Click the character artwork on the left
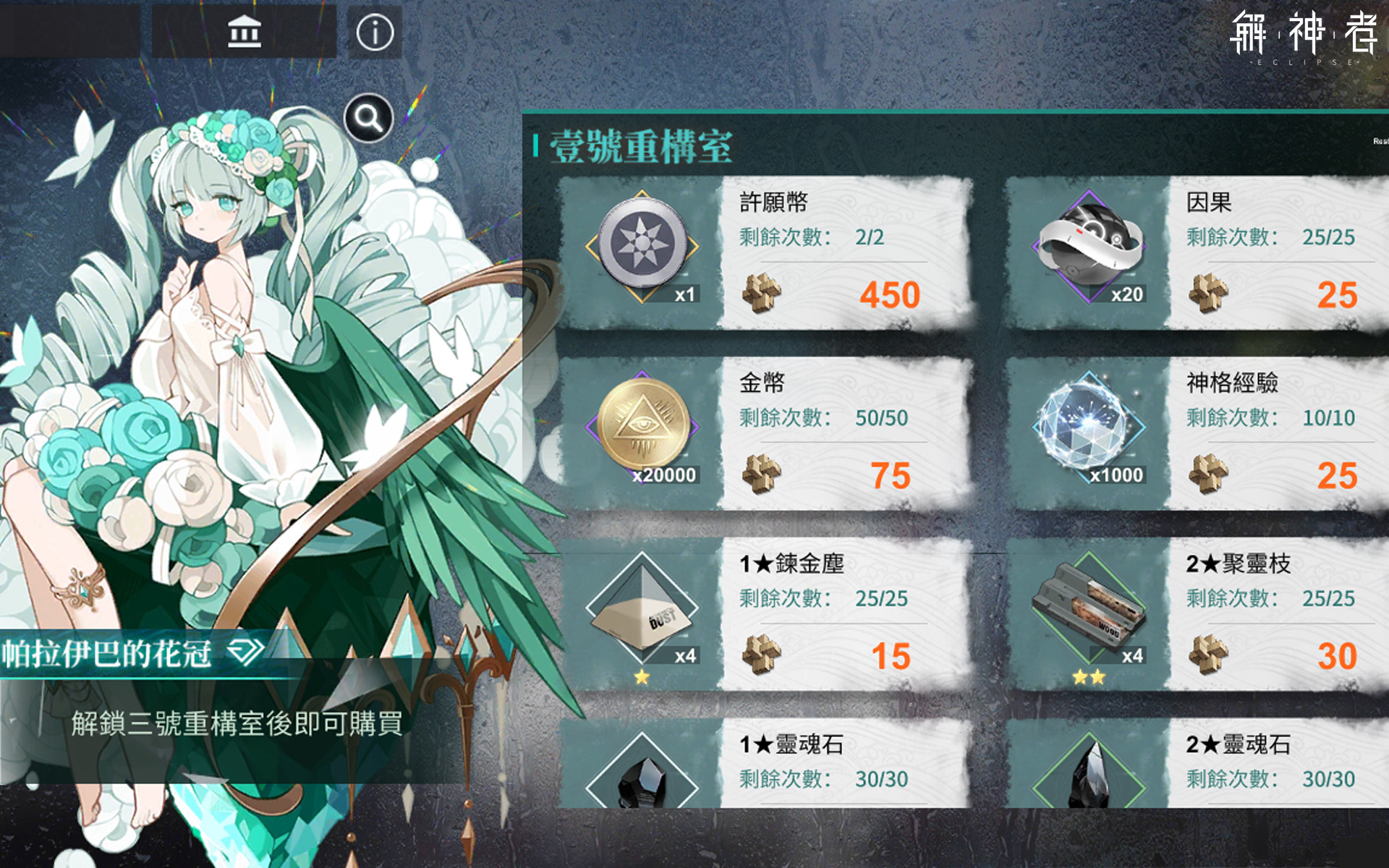The width and height of the screenshot is (1389, 868). (x=217, y=362)
